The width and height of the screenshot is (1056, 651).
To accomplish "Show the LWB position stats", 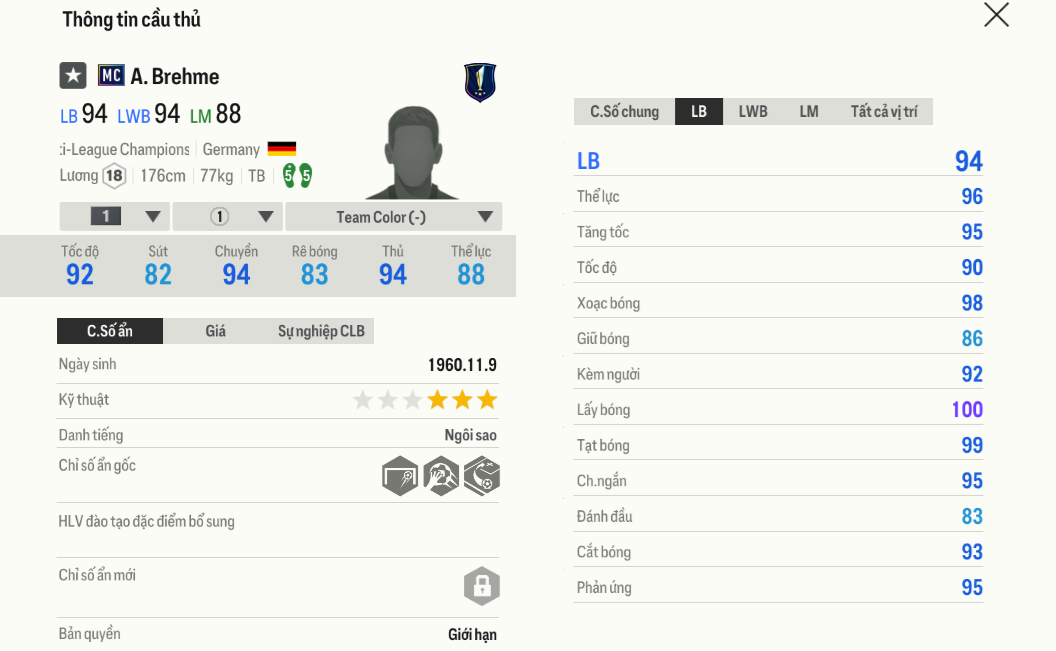I will point(753,112).
